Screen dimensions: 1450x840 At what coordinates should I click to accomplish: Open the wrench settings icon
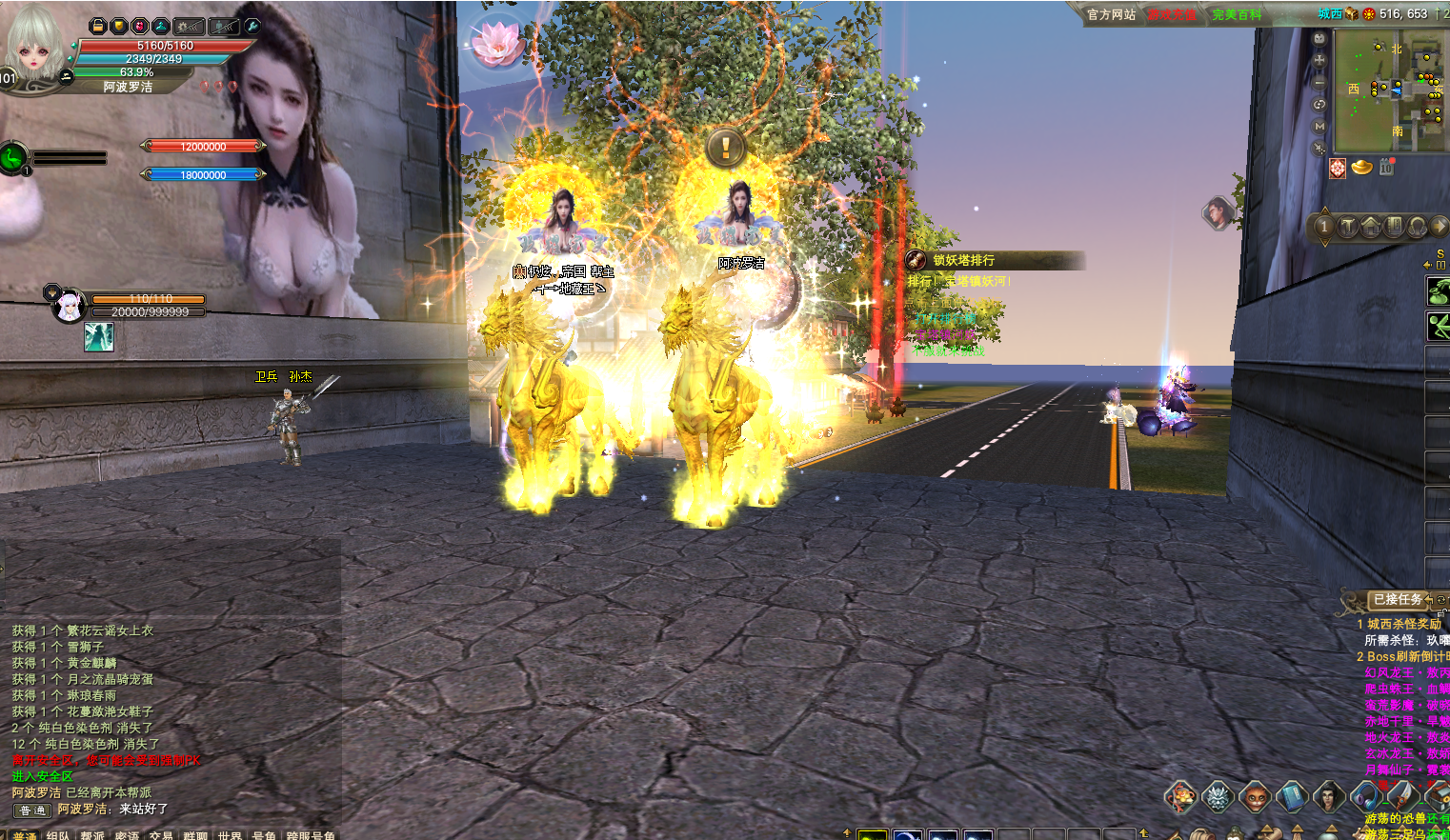252,27
